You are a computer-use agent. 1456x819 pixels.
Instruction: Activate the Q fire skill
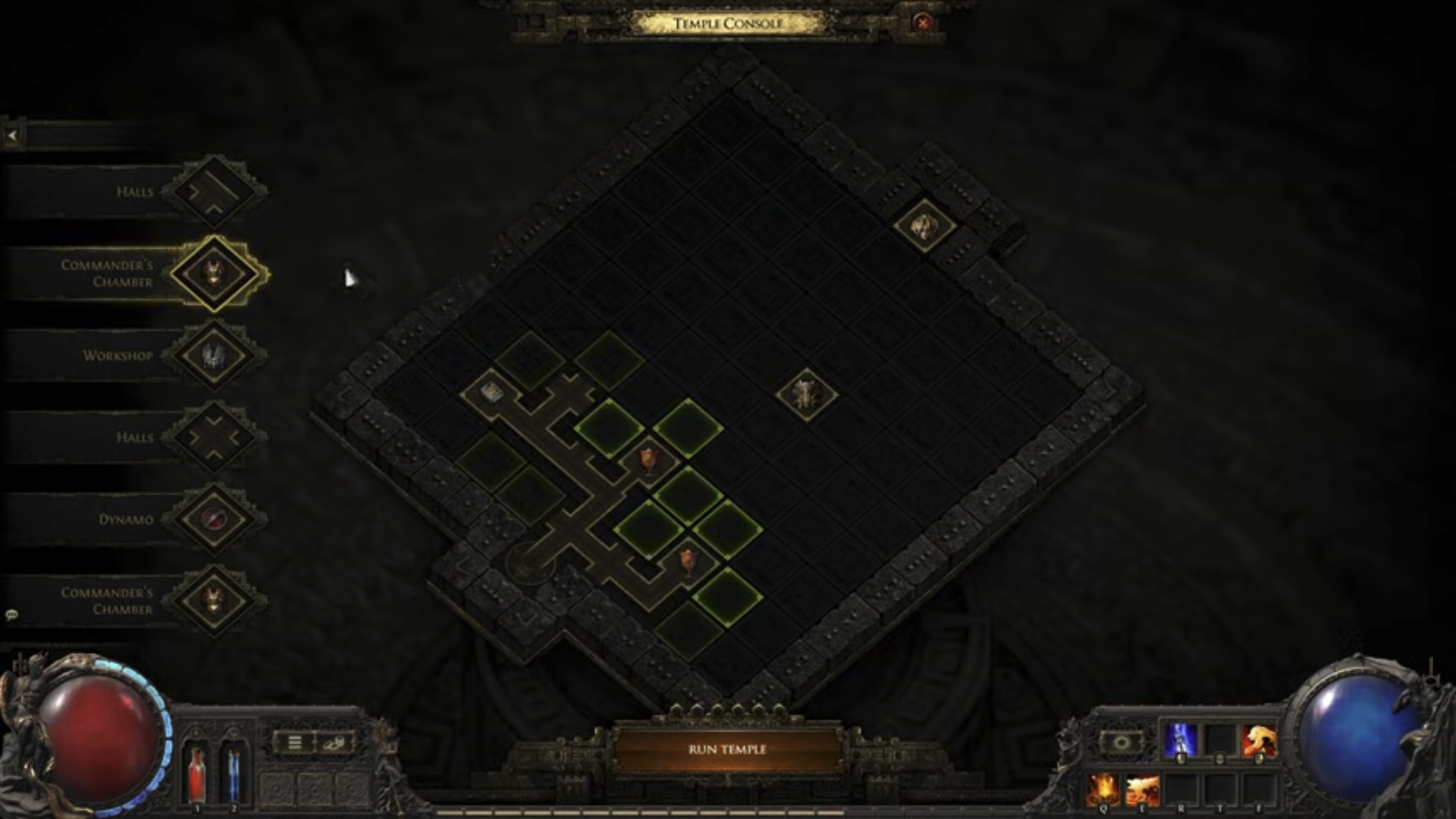pos(1103,789)
